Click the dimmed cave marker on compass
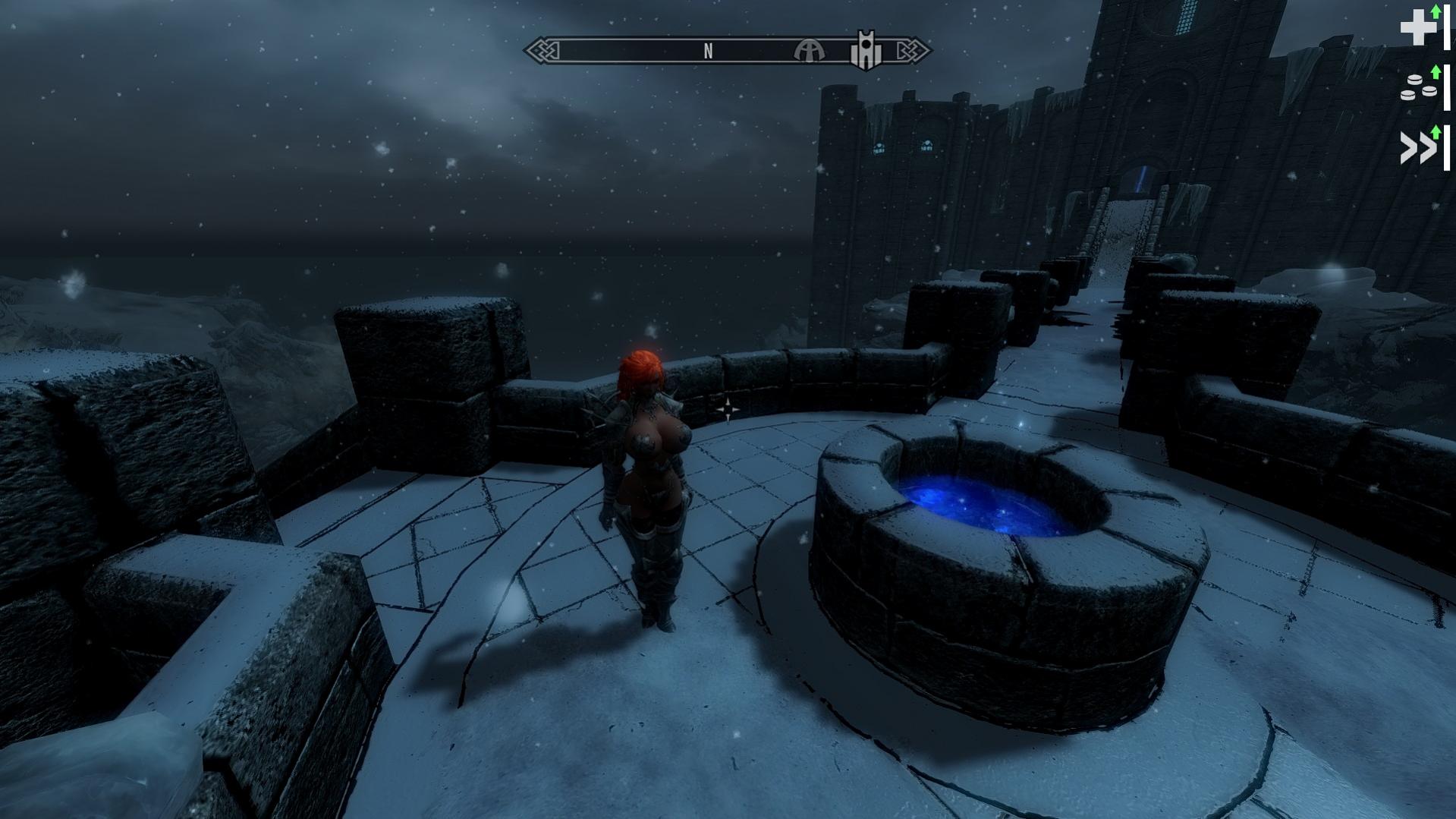 [809, 51]
